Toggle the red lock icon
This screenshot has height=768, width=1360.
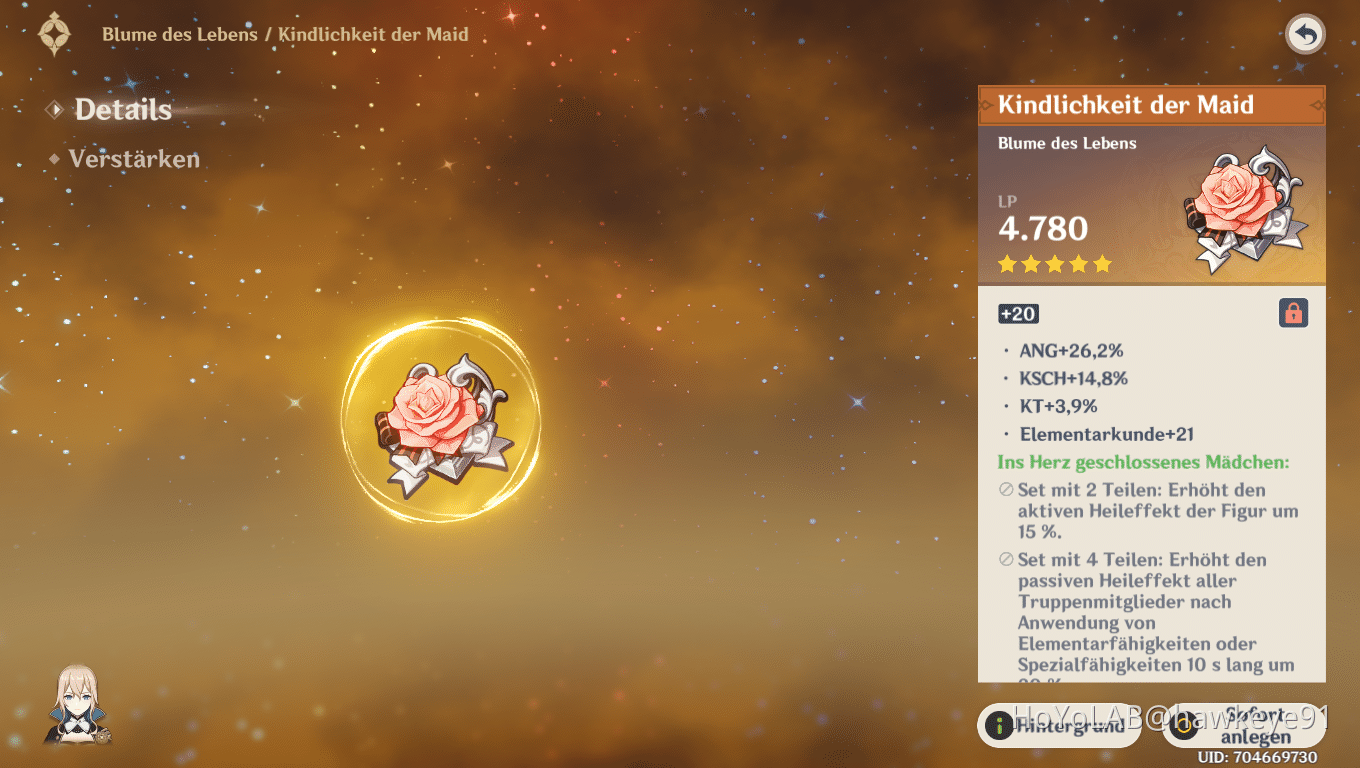(1293, 314)
